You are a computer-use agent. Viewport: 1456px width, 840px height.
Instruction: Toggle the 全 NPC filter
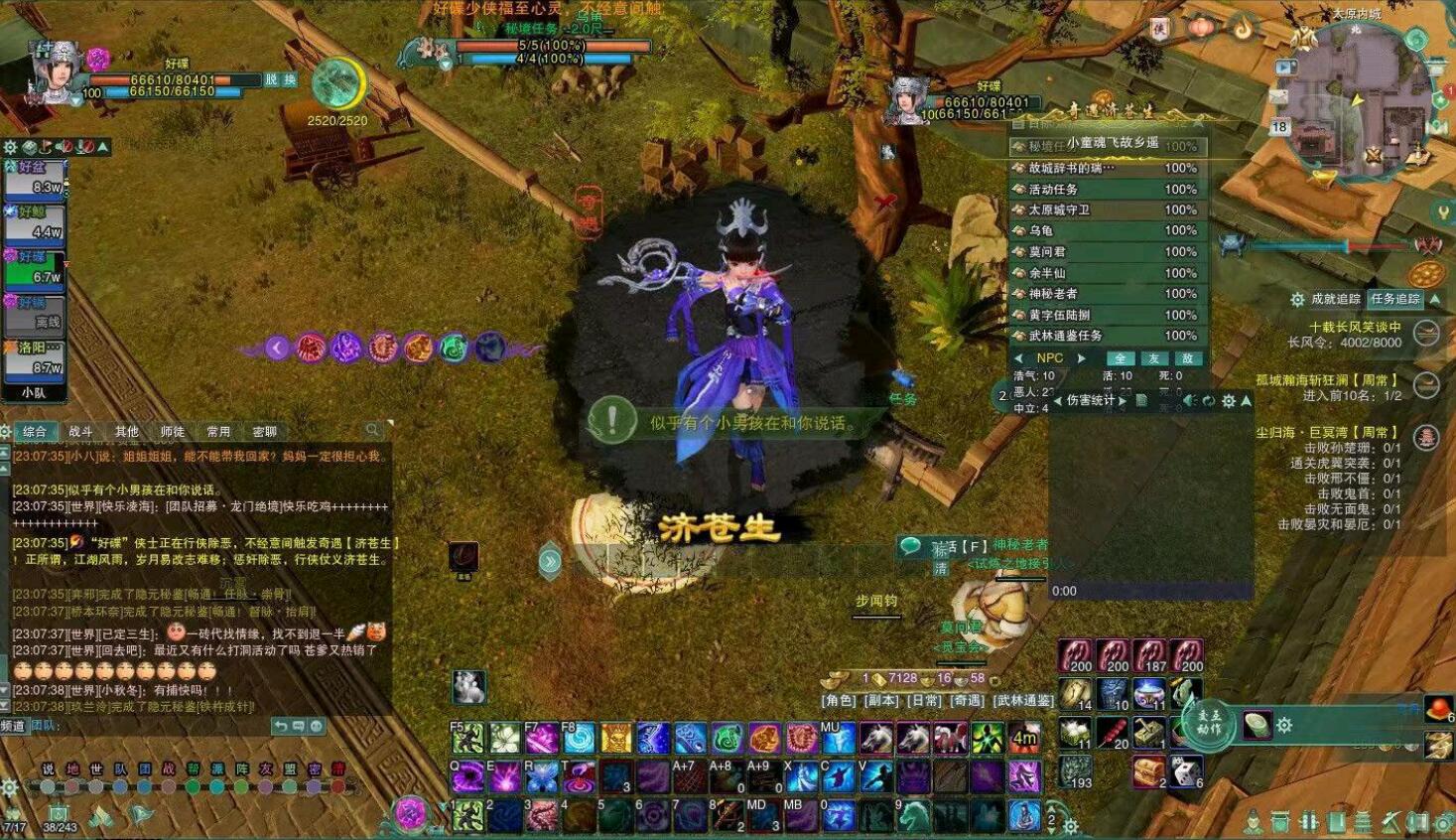(1121, 358)
